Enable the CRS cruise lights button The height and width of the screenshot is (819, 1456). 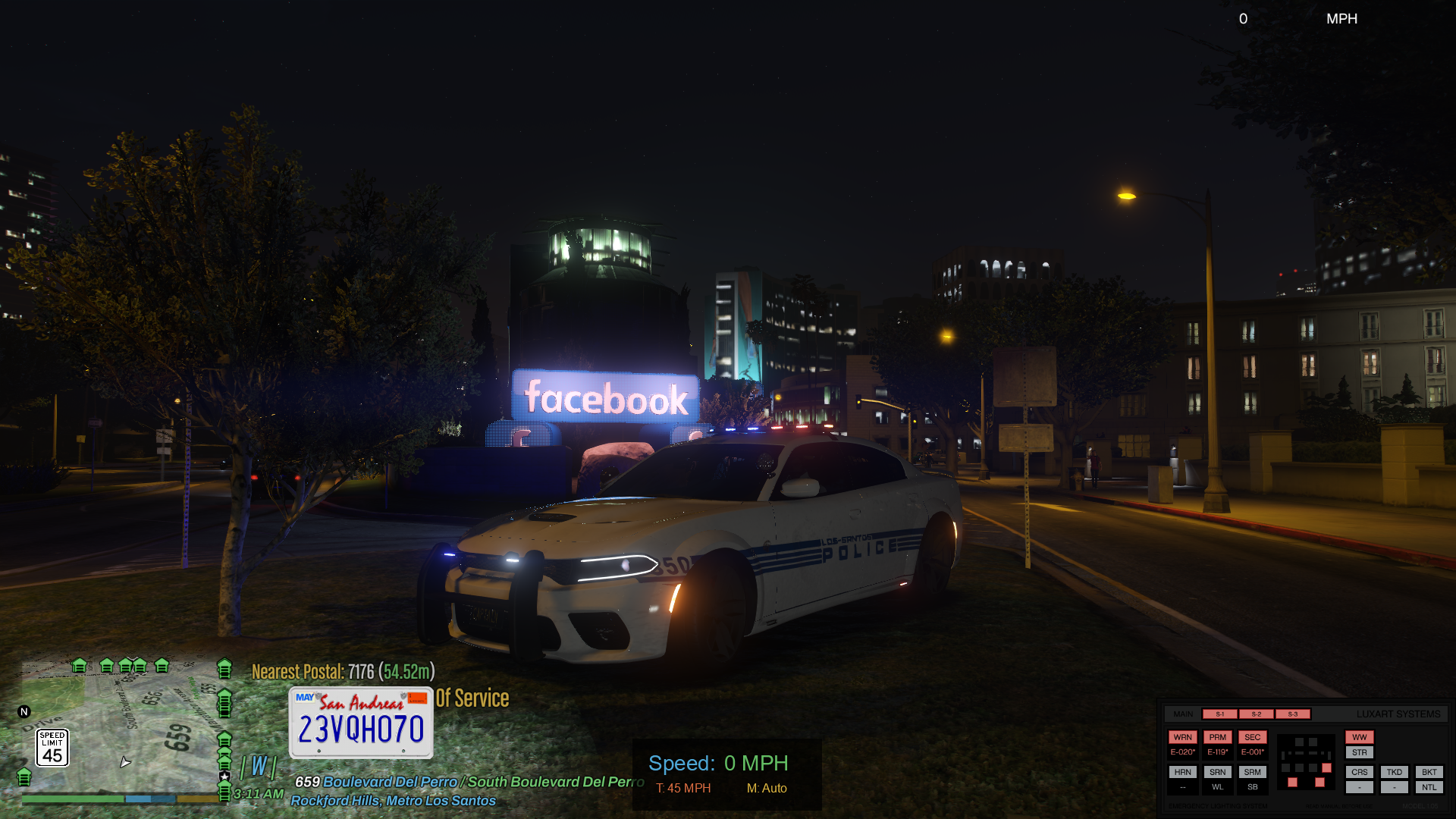1359,772
